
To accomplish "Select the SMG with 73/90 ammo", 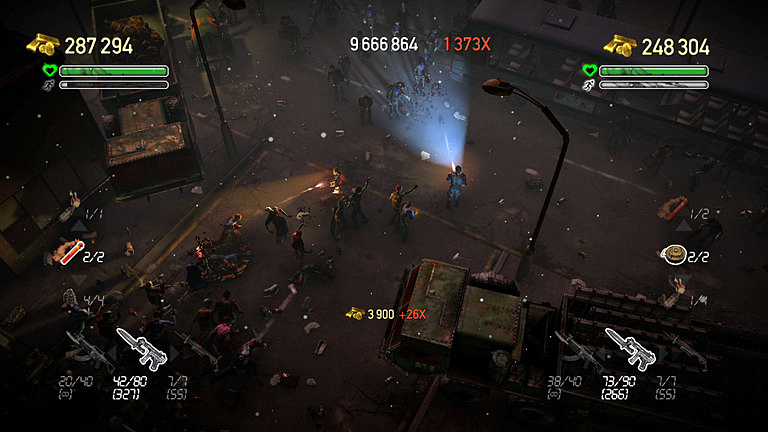I will (627, 347).
